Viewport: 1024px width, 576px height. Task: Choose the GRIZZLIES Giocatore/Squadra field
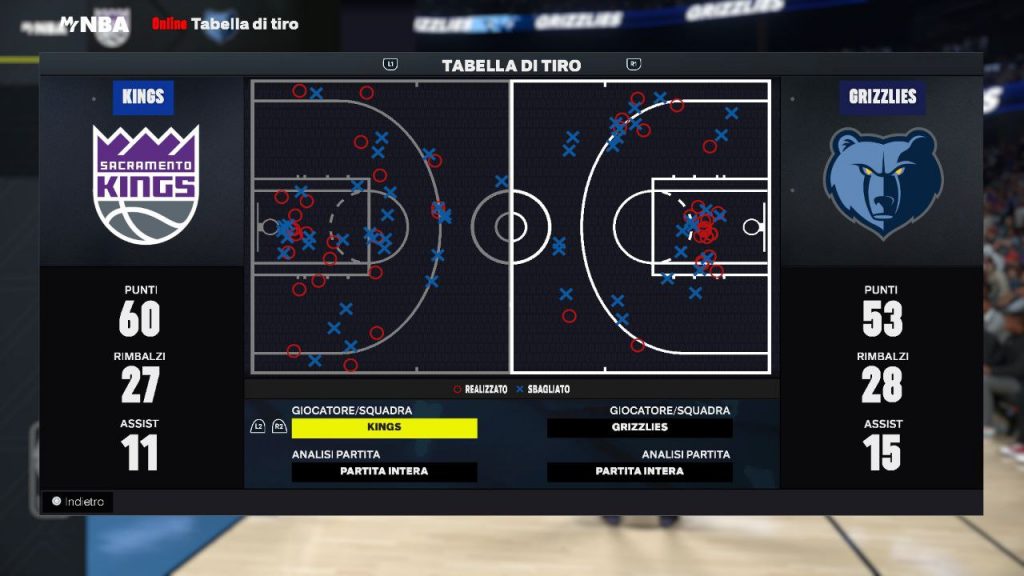click(639, 428)
